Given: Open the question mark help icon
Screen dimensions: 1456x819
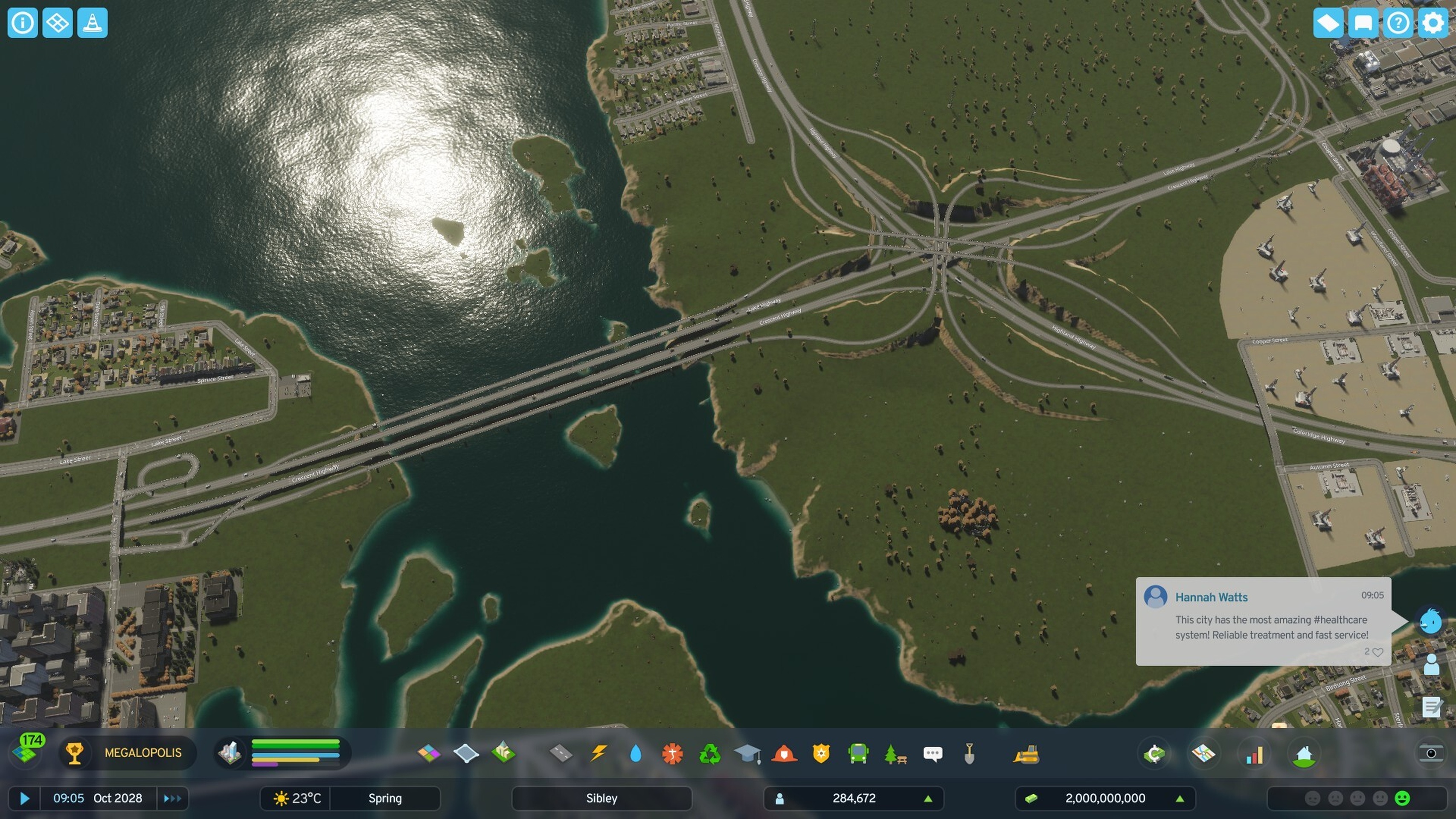Looking at the screenshot, I should tap(1398, 23).
